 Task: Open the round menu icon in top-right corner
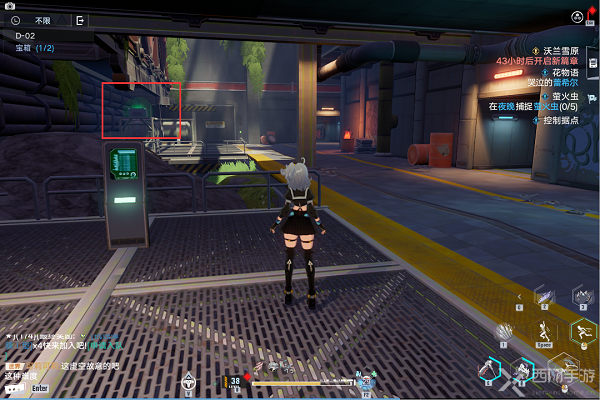point(577,17)
